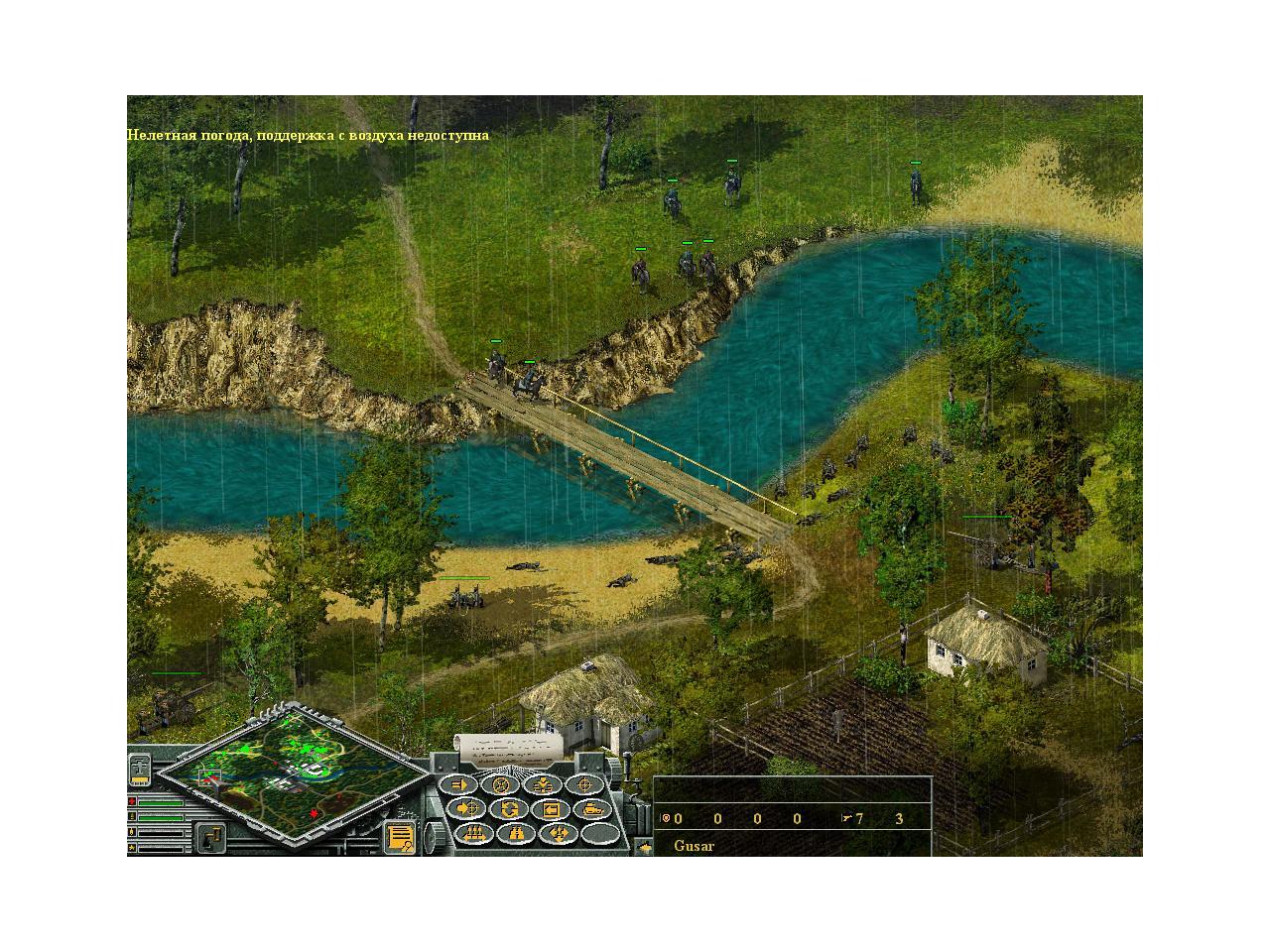1270x952 pixels.
Task: Activate the move command arrow button
Action: [458, 785]
